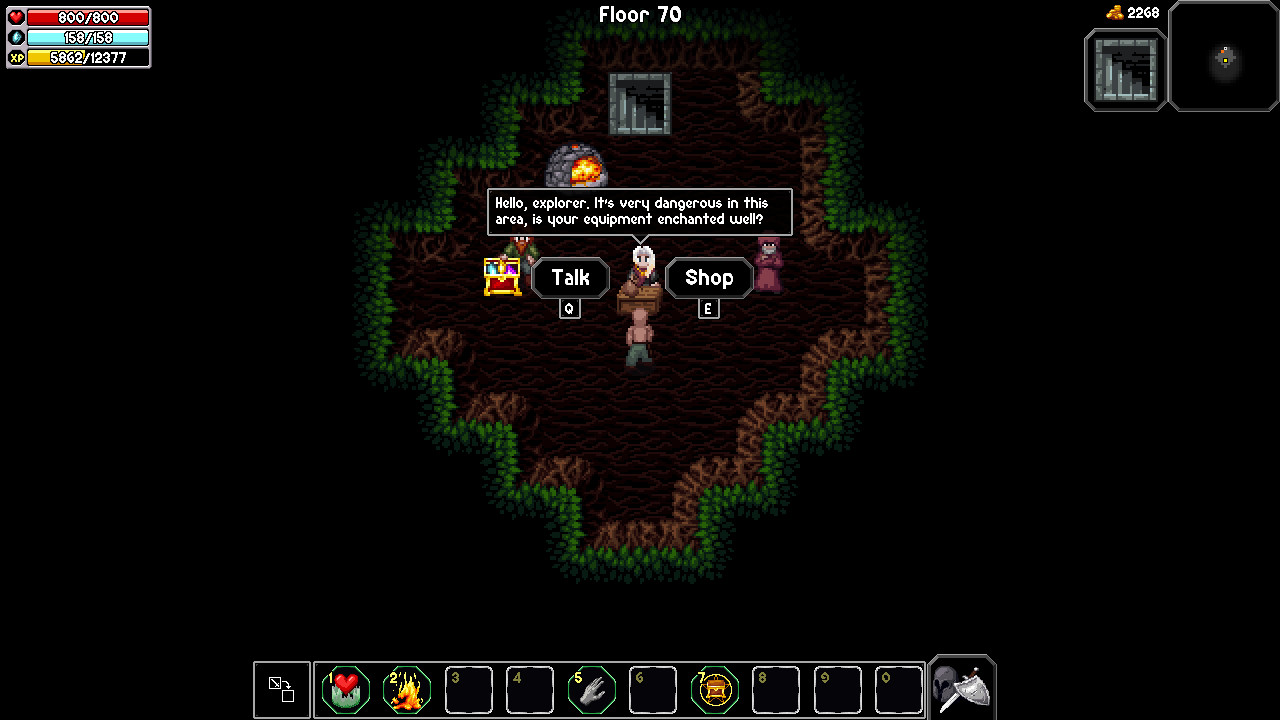Click the dungeon gate preview in the minimap panel

pyautogui.click(x=1125, y=69)
